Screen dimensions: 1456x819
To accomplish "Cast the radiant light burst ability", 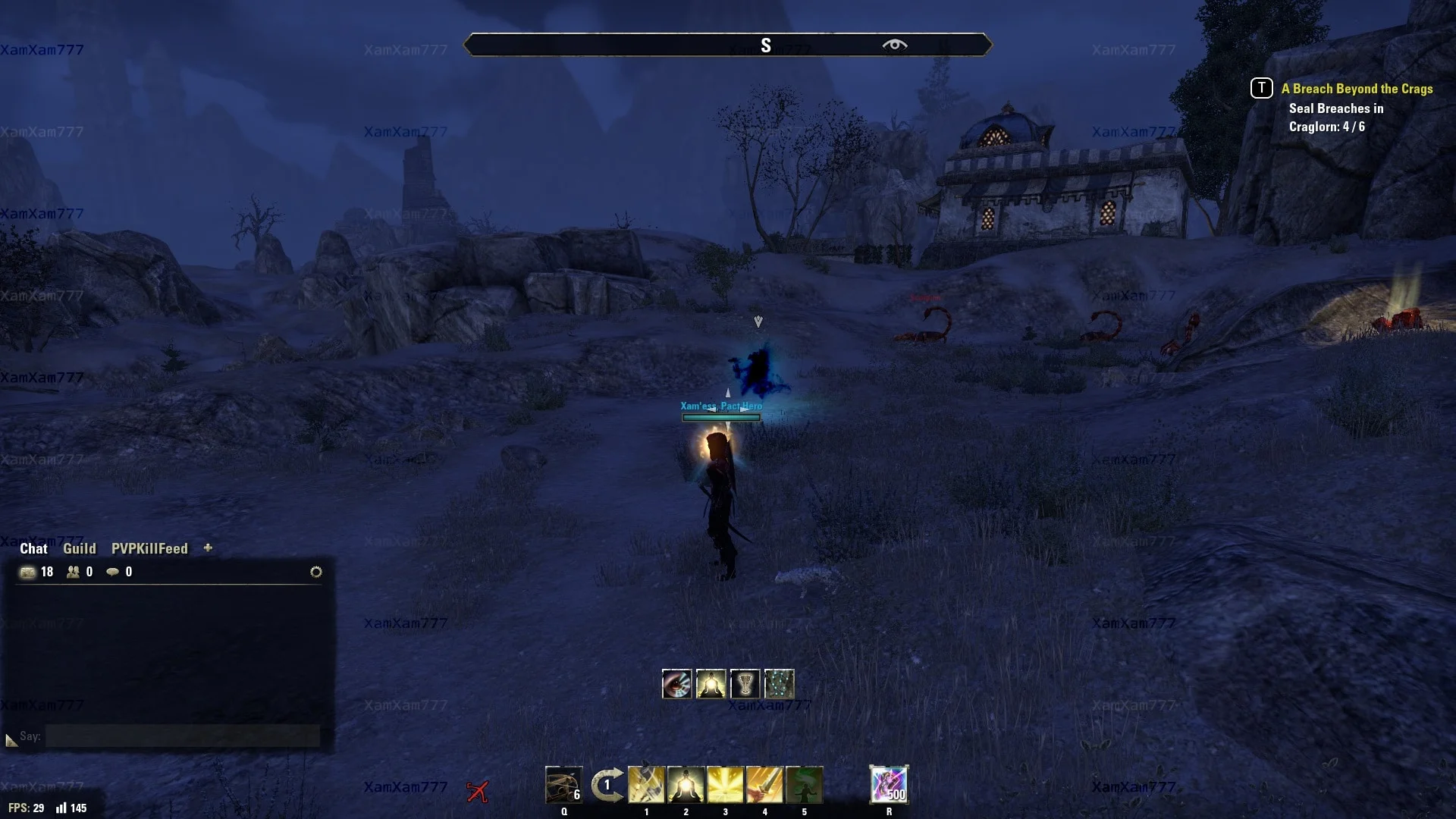I will [x=725, y=785].
